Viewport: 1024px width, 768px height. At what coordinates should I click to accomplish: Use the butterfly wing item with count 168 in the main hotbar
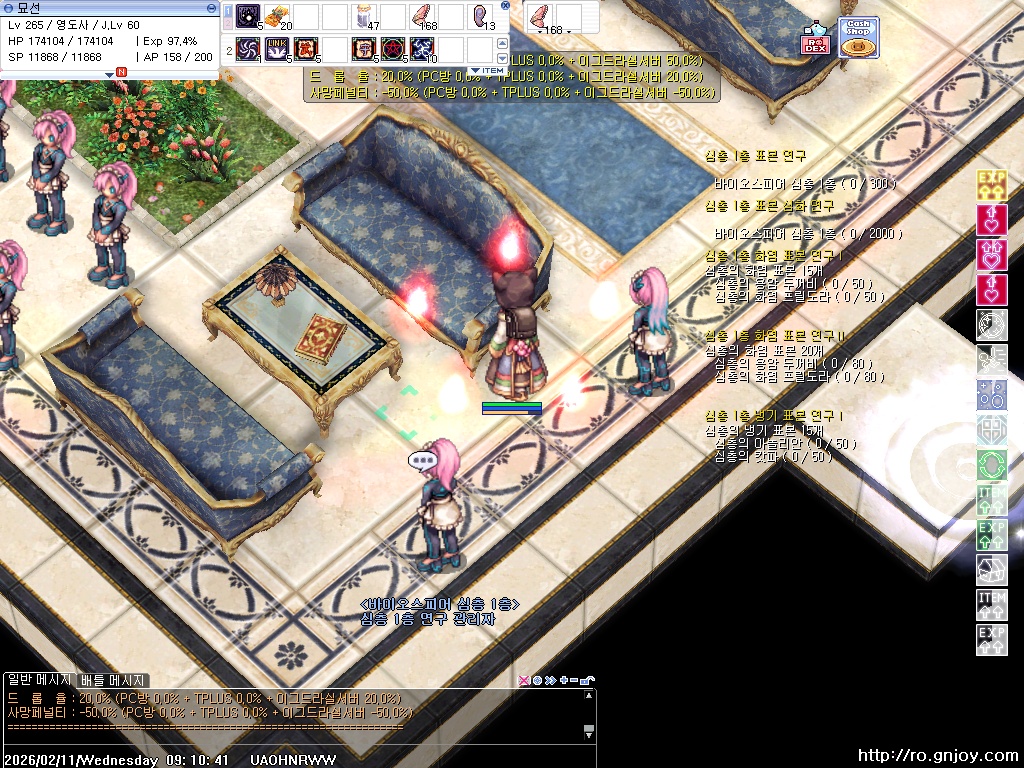pyautogui.click(x=422, y=17)
